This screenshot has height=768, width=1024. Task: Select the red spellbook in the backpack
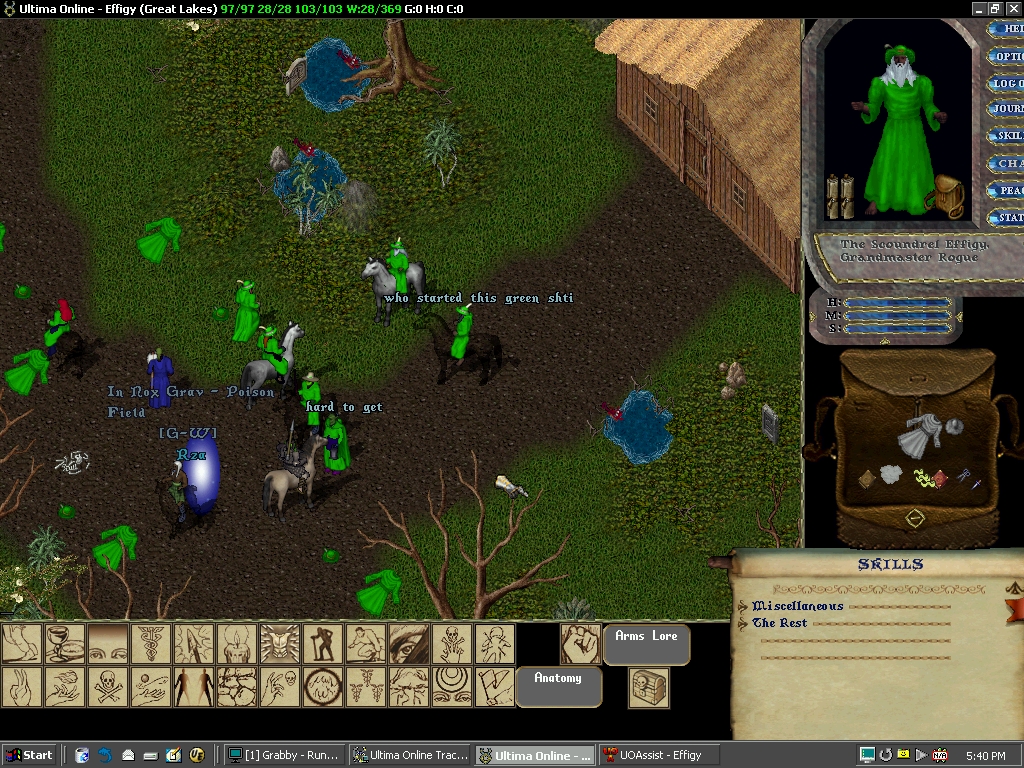940,479
